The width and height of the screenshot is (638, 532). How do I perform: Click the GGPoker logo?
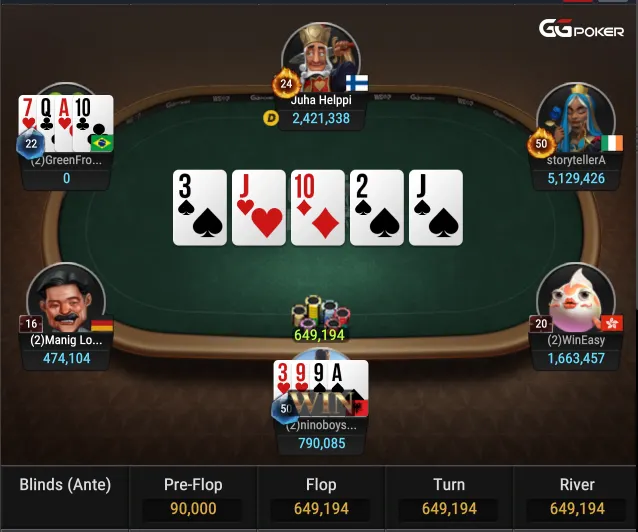click(x=582, y=30)
